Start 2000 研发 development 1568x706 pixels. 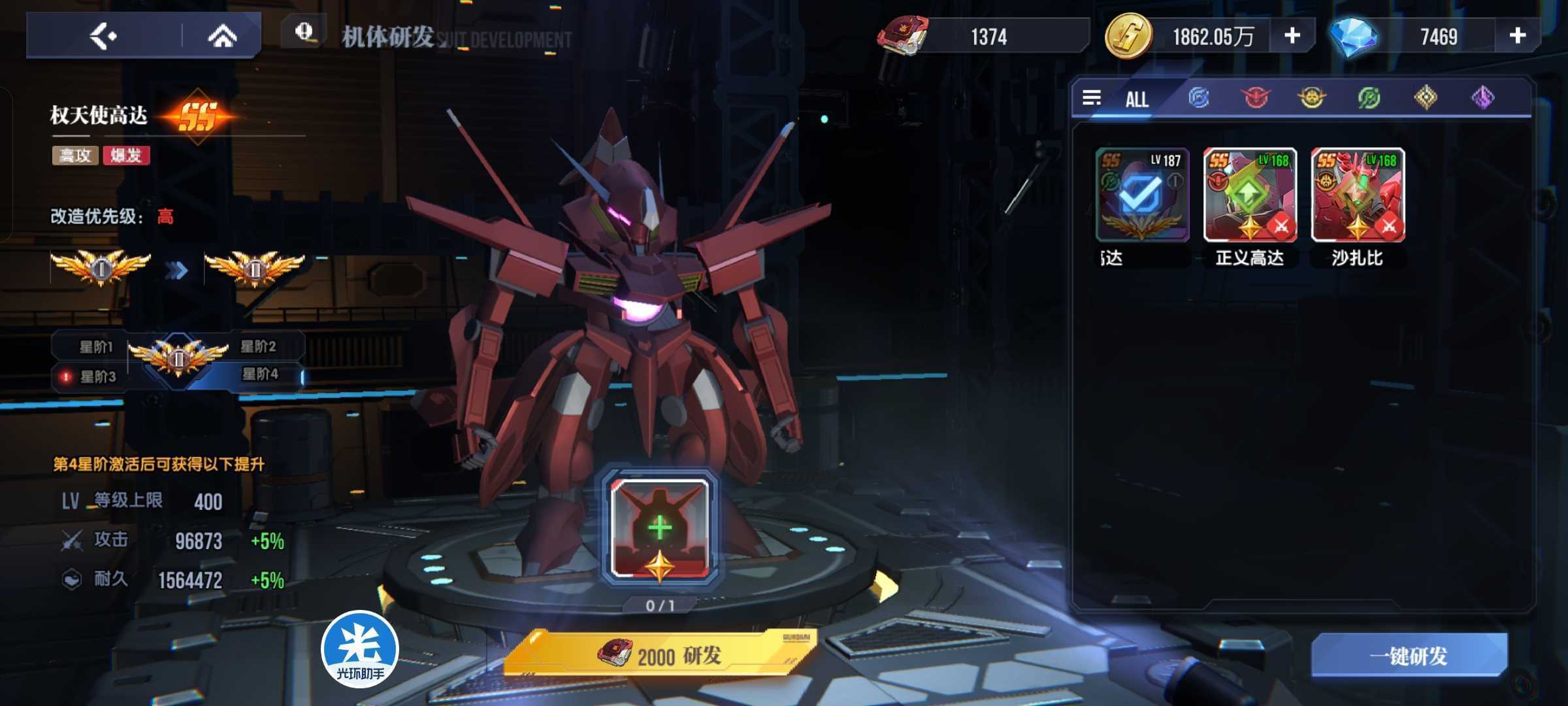[660, 655]
